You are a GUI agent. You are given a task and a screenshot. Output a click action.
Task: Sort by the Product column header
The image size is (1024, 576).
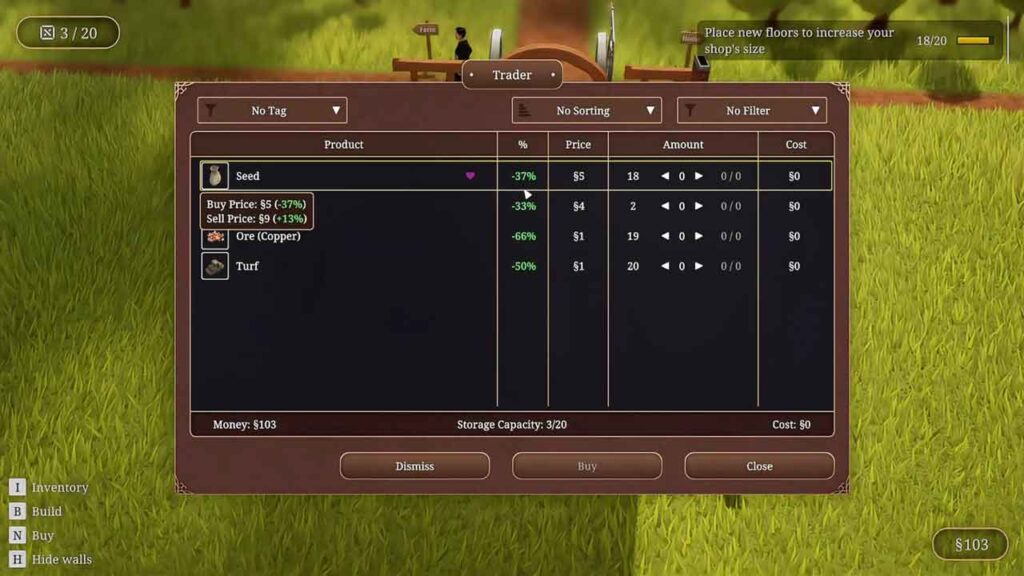coord(343,145)
